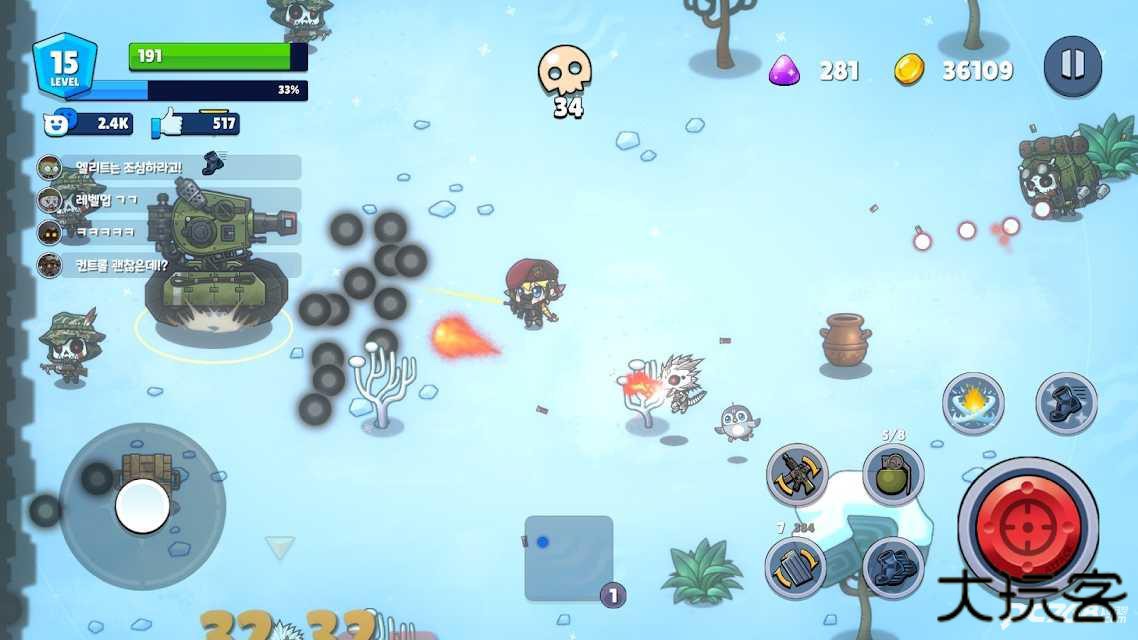Screen dimensions: 1138x640
Task: Swap weapons with the rifle swap icon
Action: pyautogui.click(x=797, y=475)
